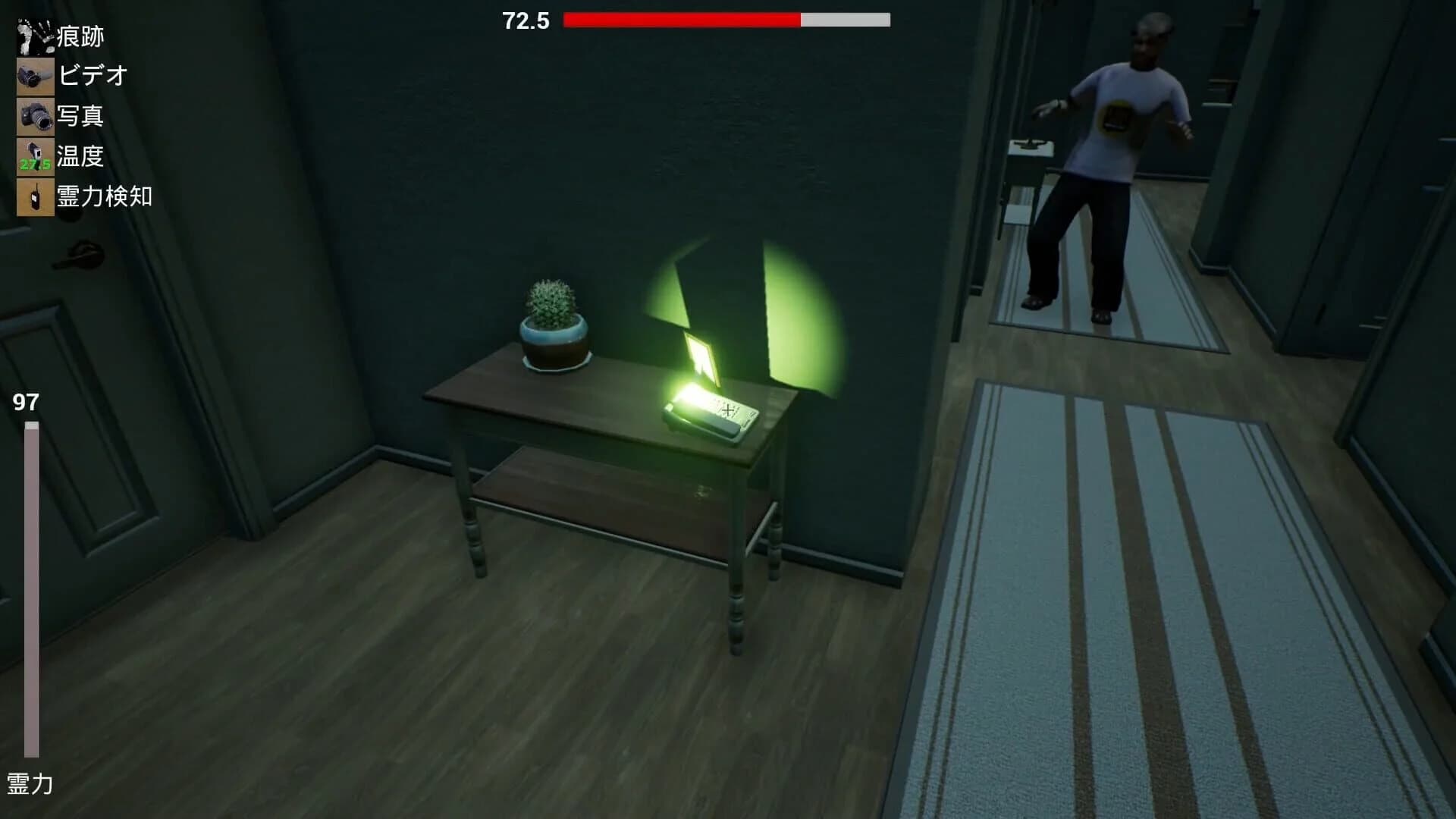Click the video camera image beside ビデオ

coord(35,75)
